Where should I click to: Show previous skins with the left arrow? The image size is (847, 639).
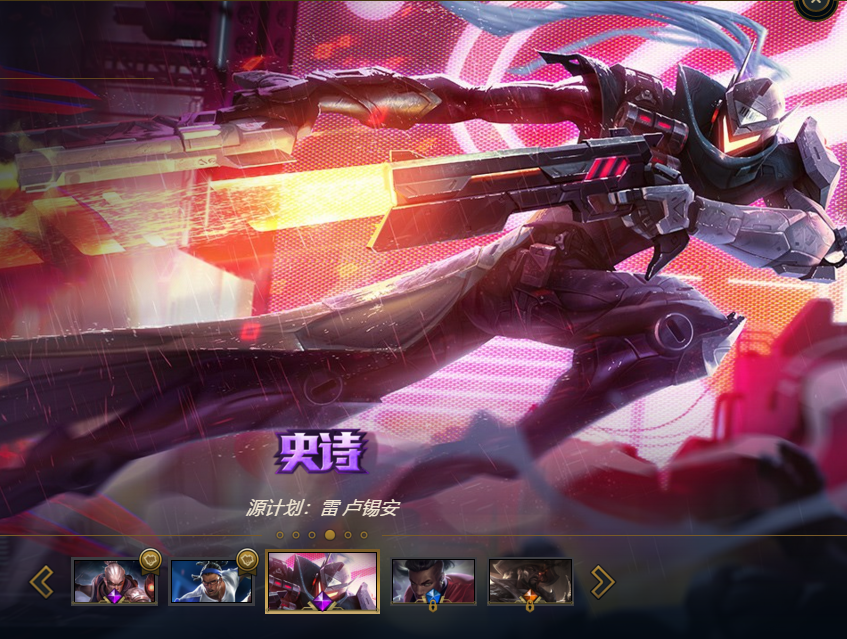point(41,581)
